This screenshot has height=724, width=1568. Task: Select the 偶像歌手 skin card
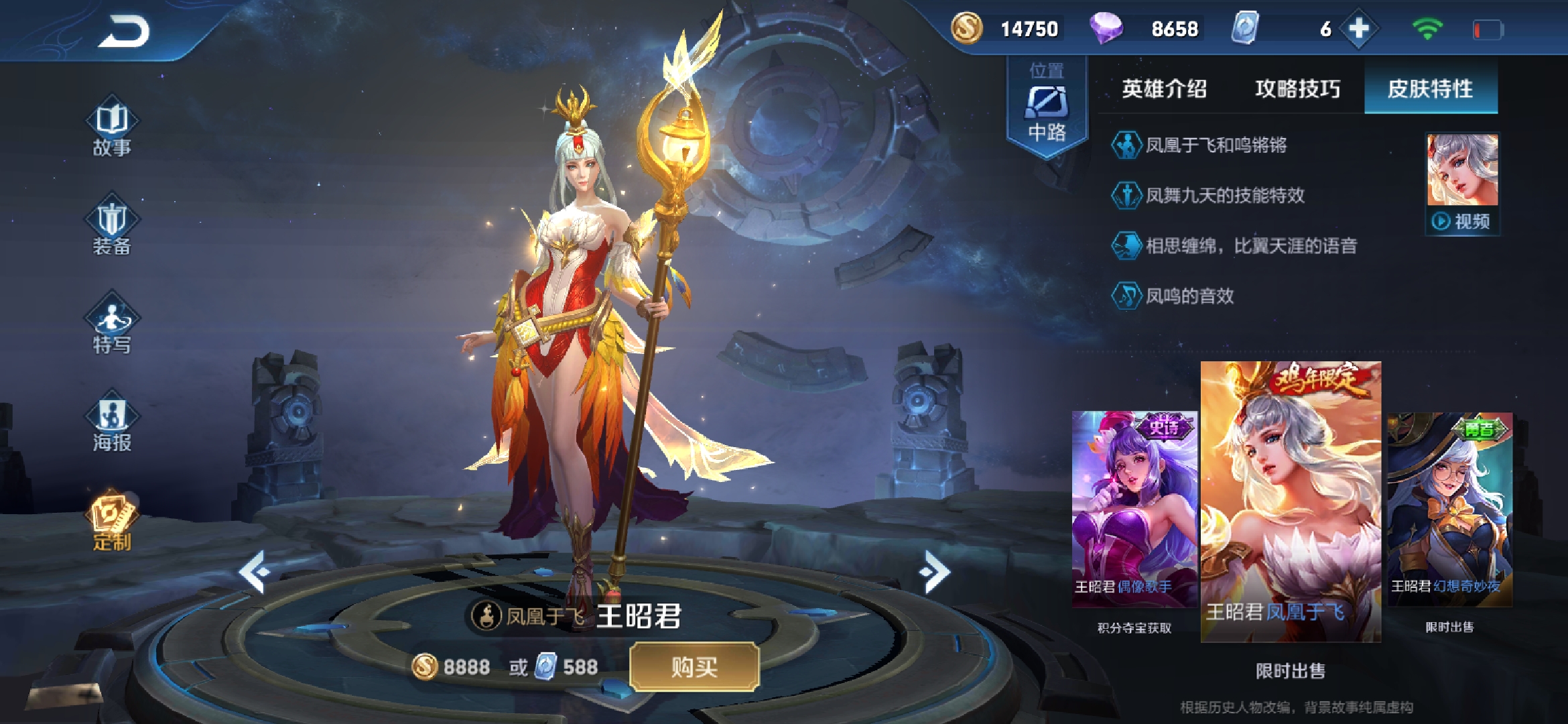[1134, 509]
